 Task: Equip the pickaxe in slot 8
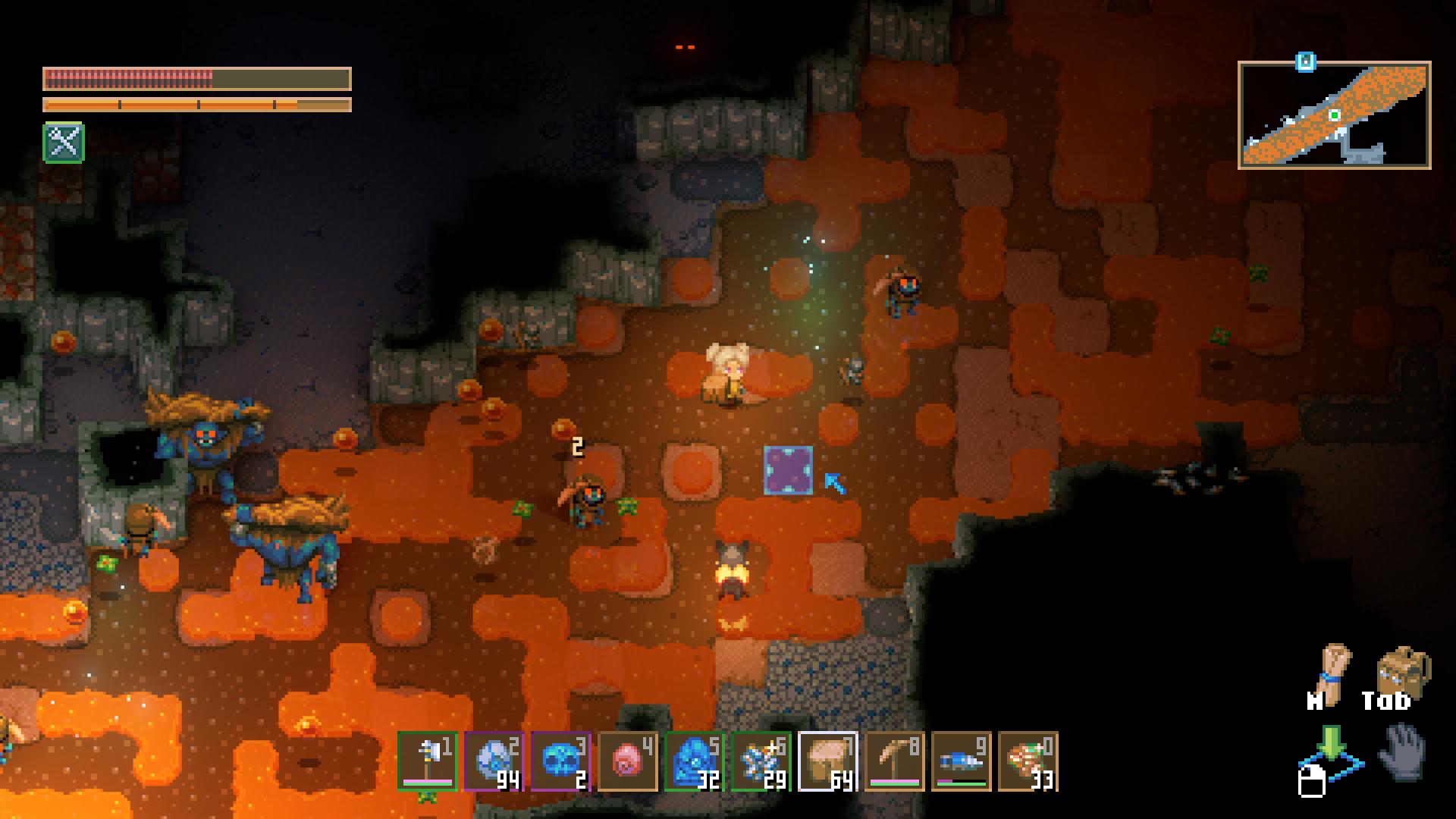(x=894, y=761)
